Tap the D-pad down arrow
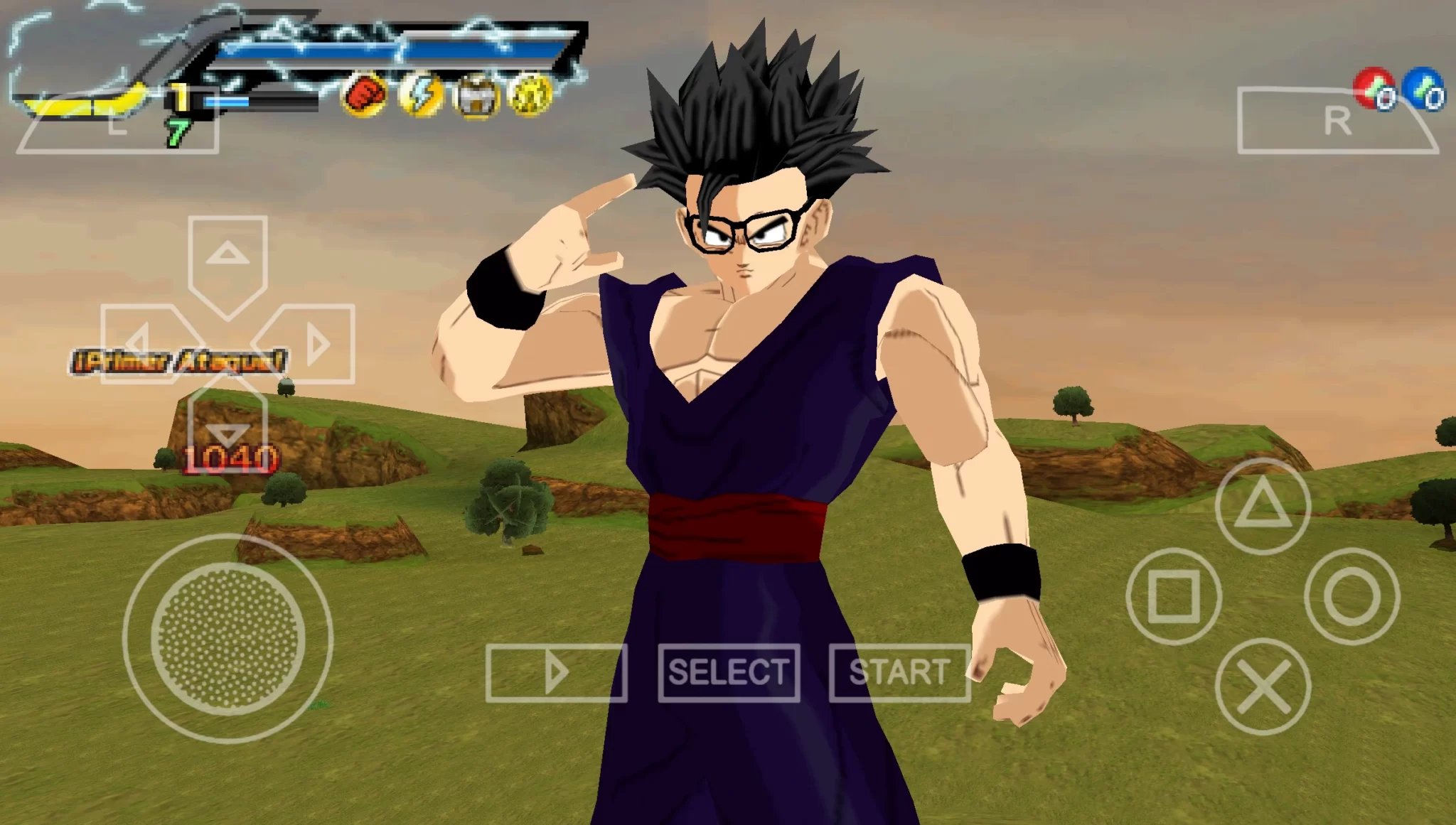Screen dimensions: 1456x825 coord(227,428)
